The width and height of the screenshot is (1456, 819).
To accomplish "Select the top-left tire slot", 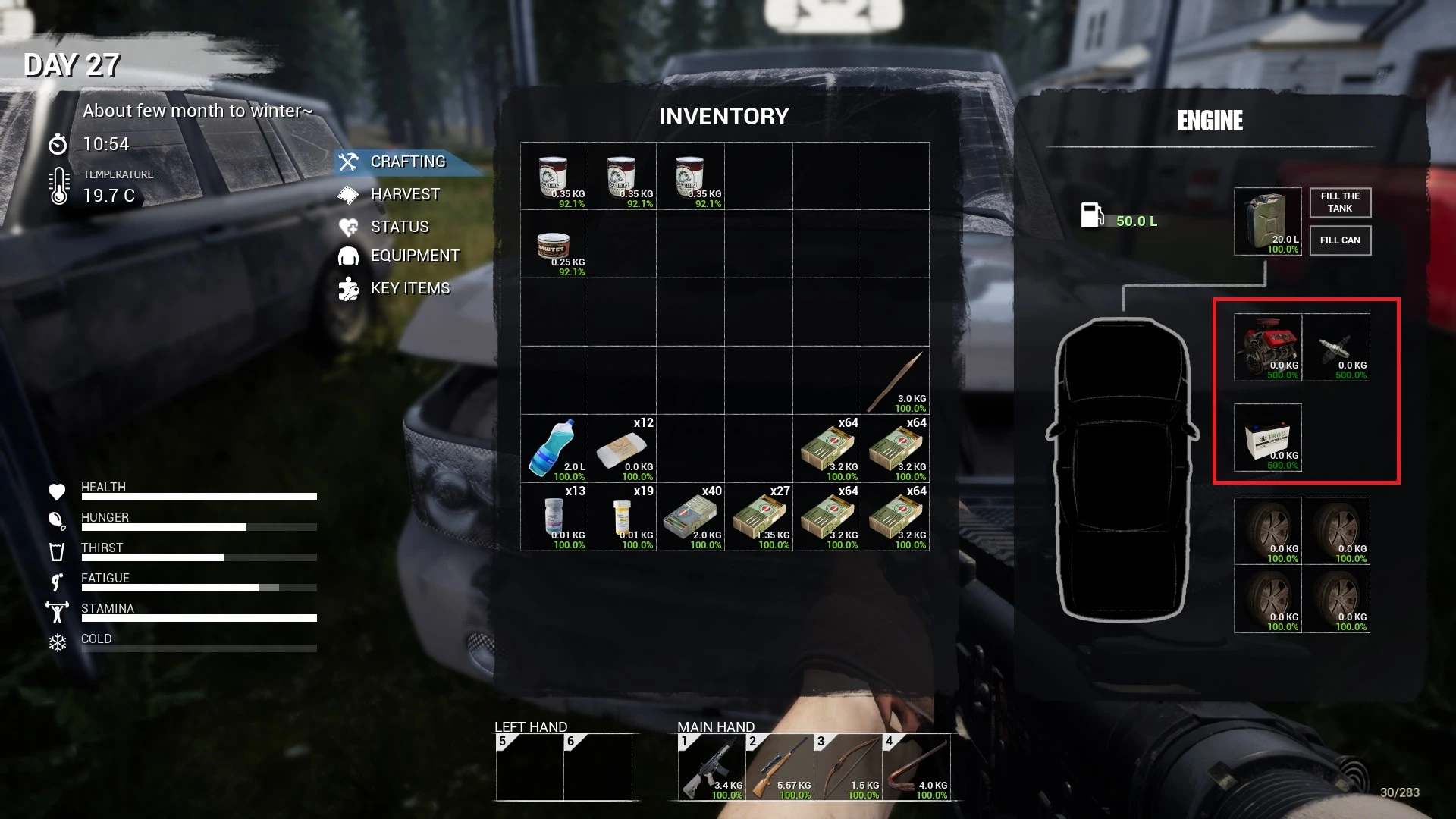I will point(1266,531).
